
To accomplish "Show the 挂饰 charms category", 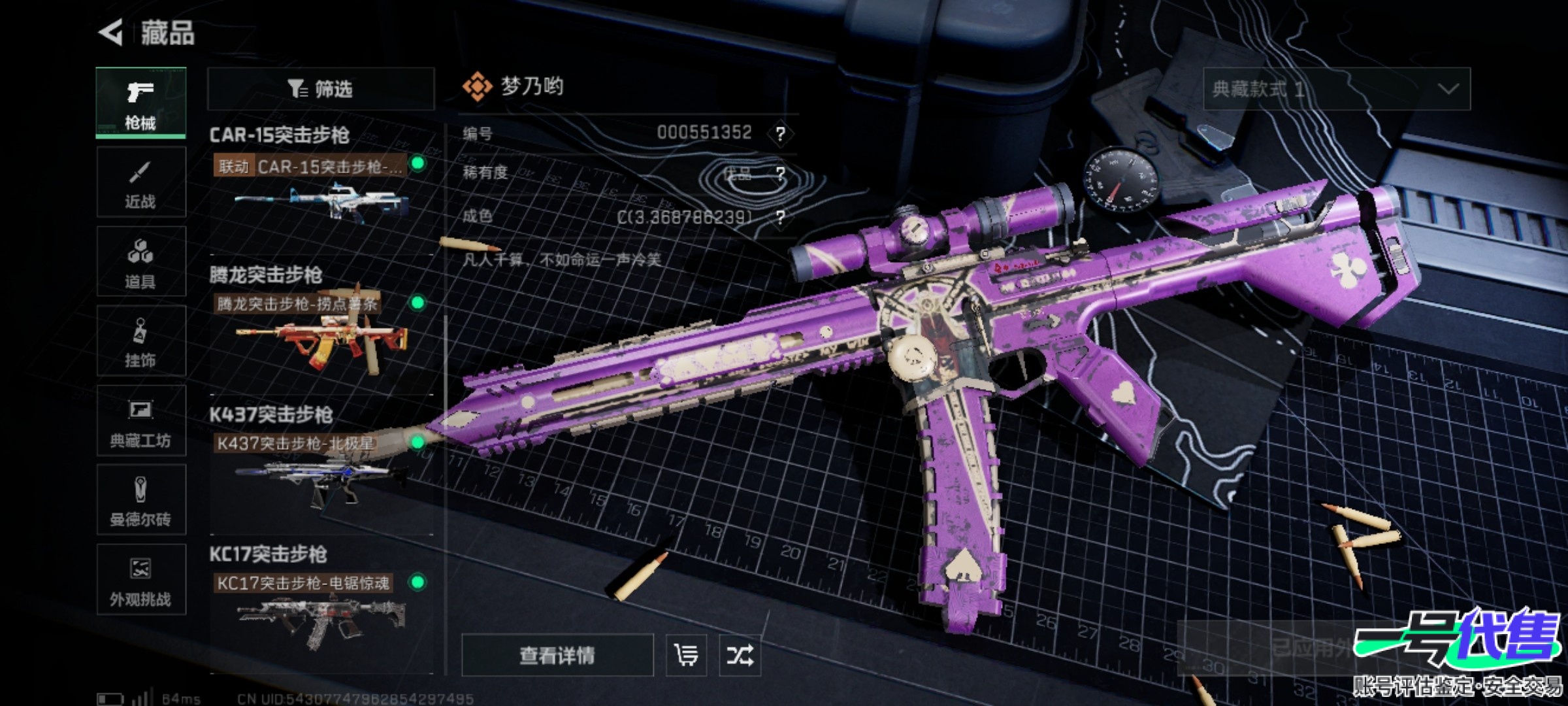I will point(141,341).
